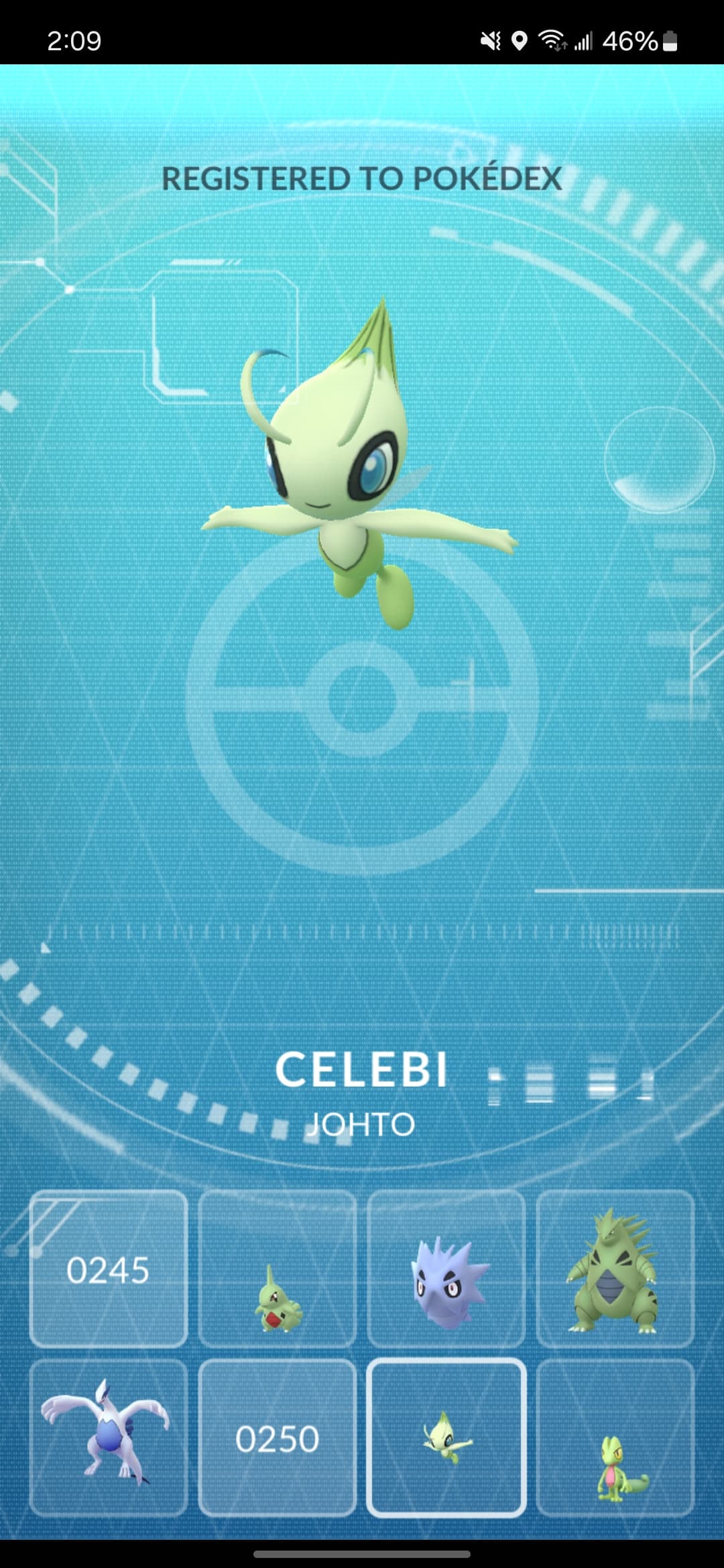The height and width of the screenshot is (1568, 724).
Task: Show the Treecko Pokédex entry
Action: click(615, 1438)
